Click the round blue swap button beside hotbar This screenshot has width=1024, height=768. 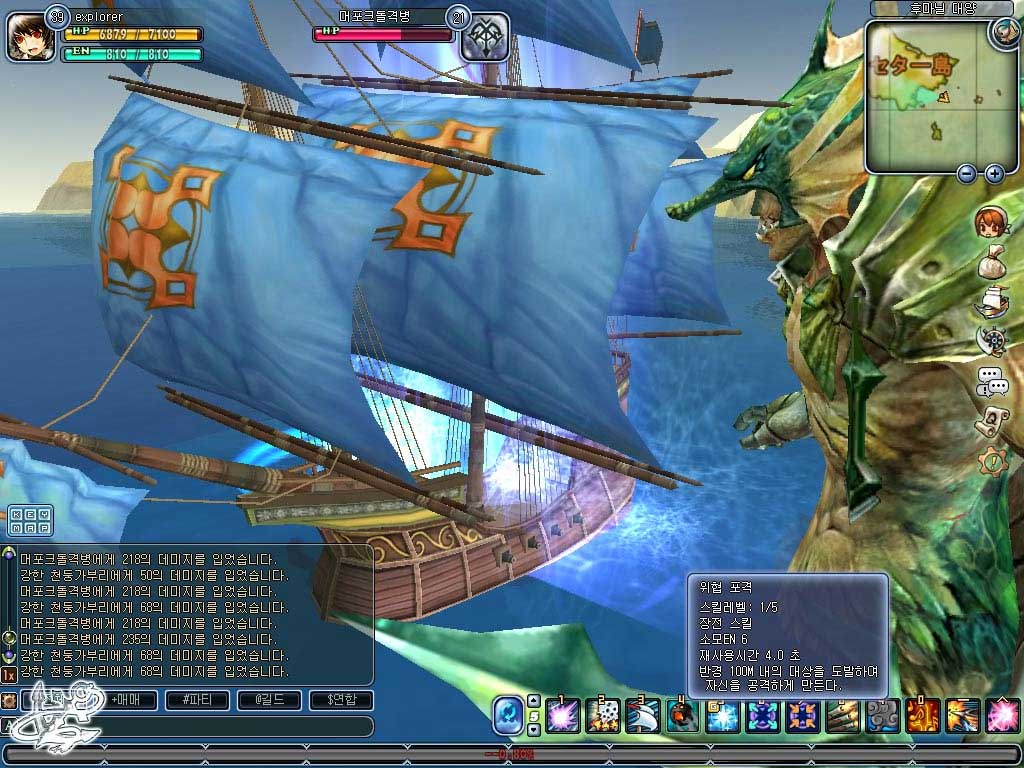point(508,715)
